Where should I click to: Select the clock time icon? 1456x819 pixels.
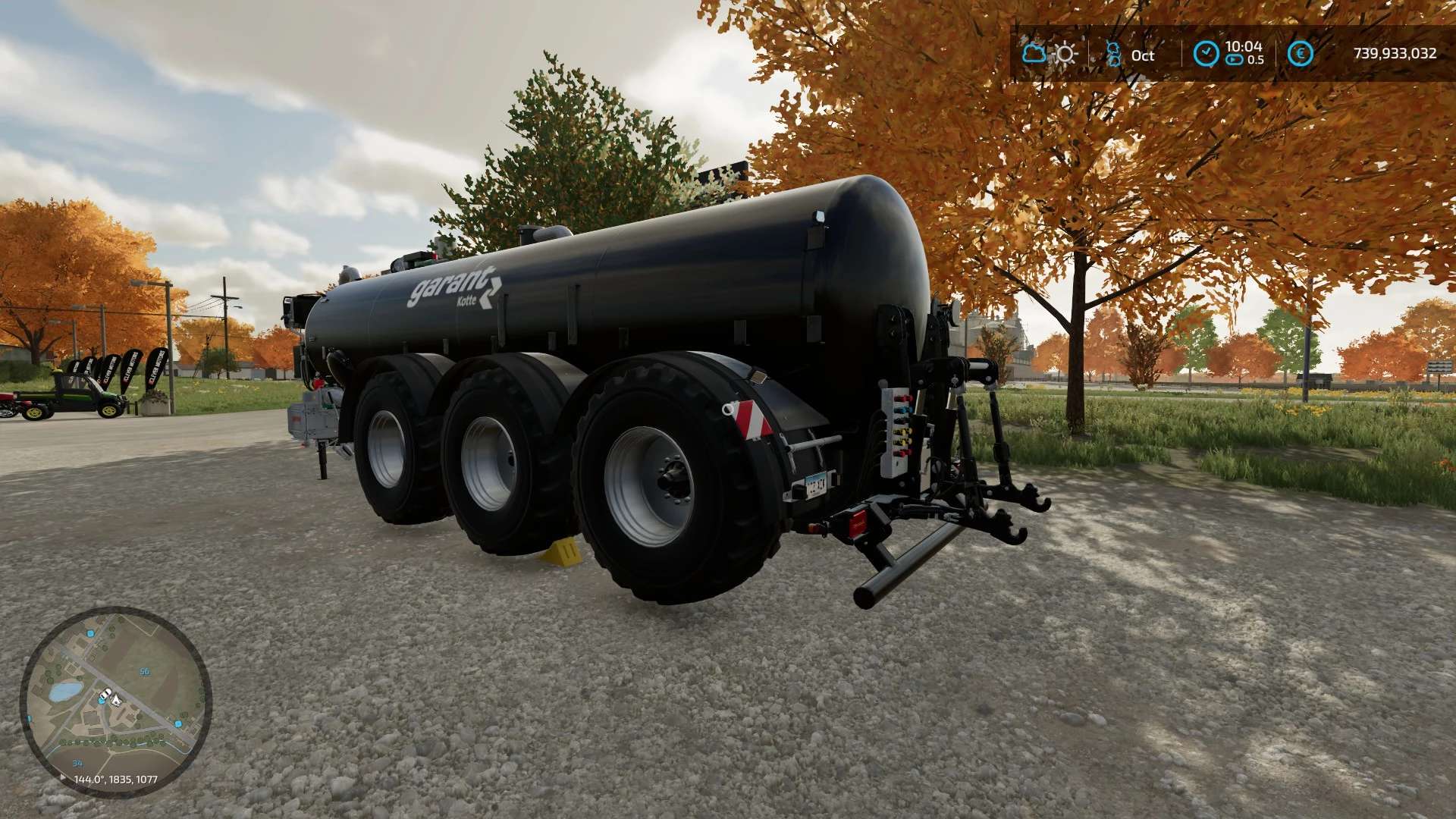pos(1206,54)
